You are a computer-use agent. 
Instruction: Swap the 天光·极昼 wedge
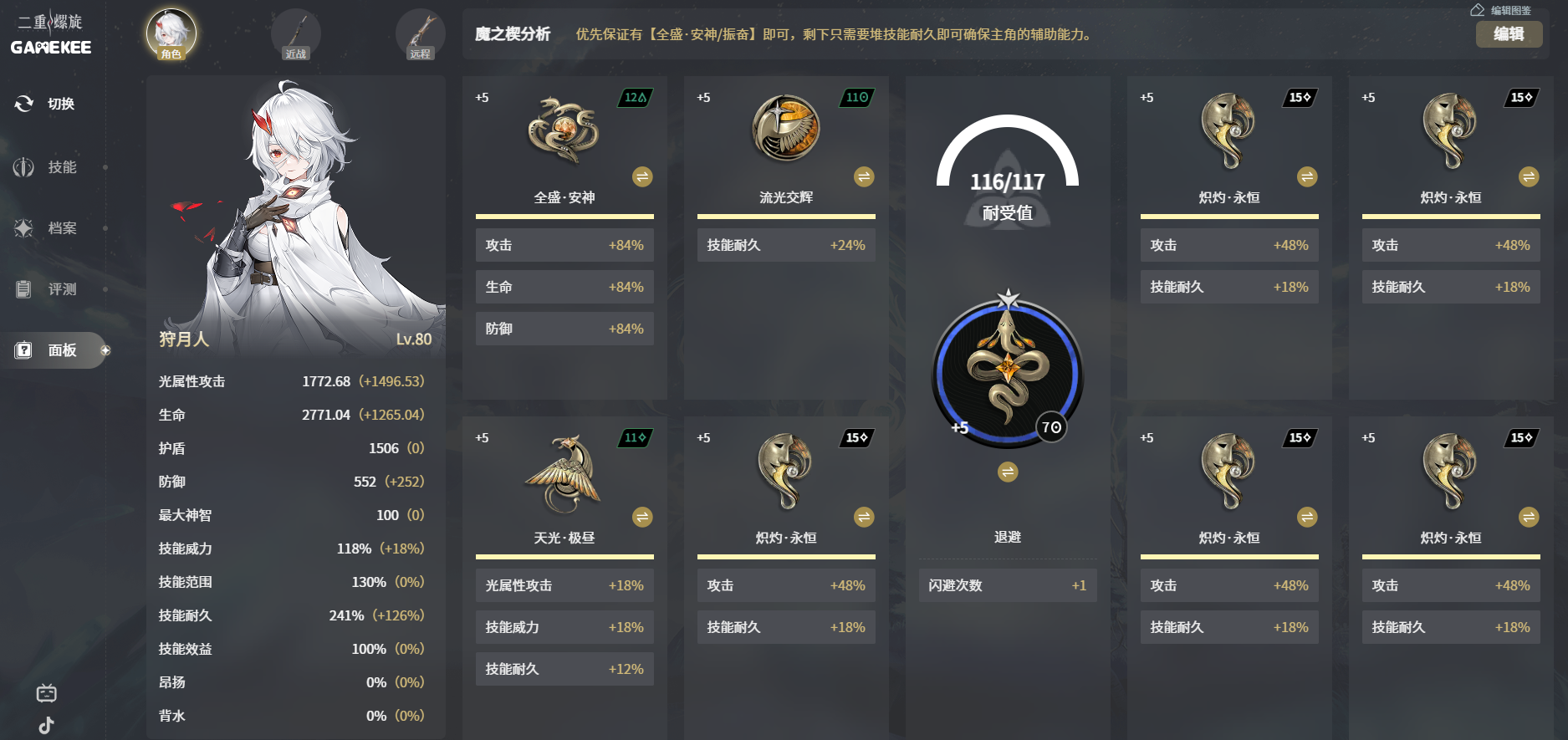pos(642,517)
